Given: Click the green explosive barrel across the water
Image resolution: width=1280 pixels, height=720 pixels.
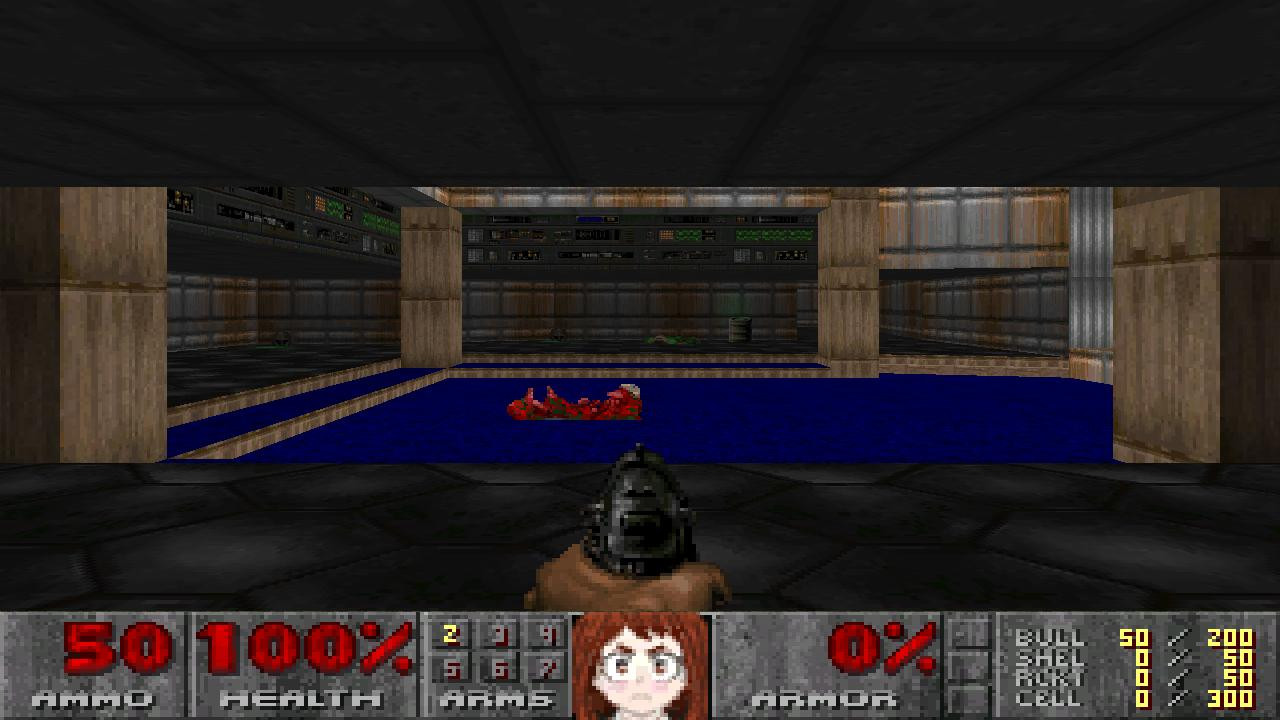Looking at the screenshot, I should click(x=742, y=330).
